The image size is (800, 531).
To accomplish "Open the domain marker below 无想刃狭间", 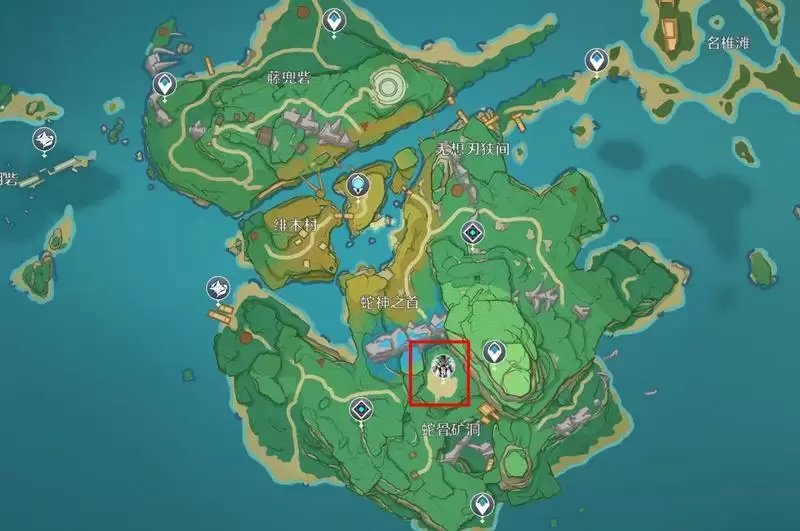I will tap(472, 234).
